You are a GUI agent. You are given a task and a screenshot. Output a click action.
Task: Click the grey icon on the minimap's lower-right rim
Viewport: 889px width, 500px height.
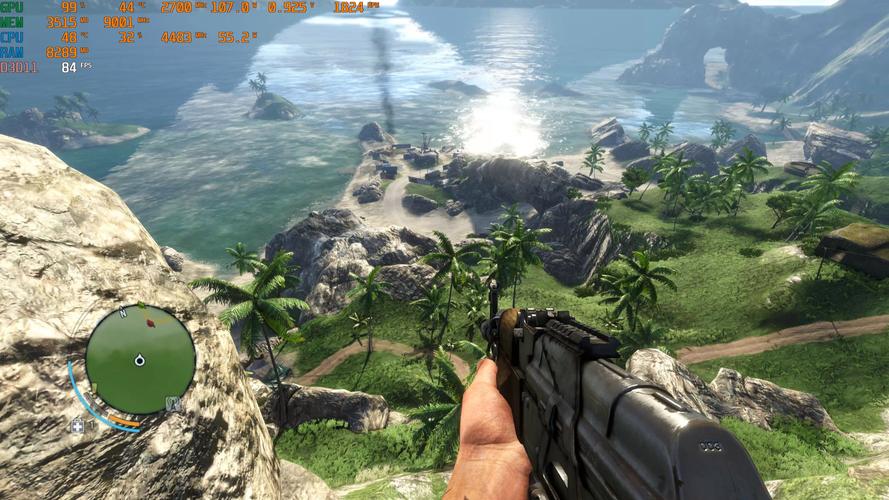click(x=173, y=404)
